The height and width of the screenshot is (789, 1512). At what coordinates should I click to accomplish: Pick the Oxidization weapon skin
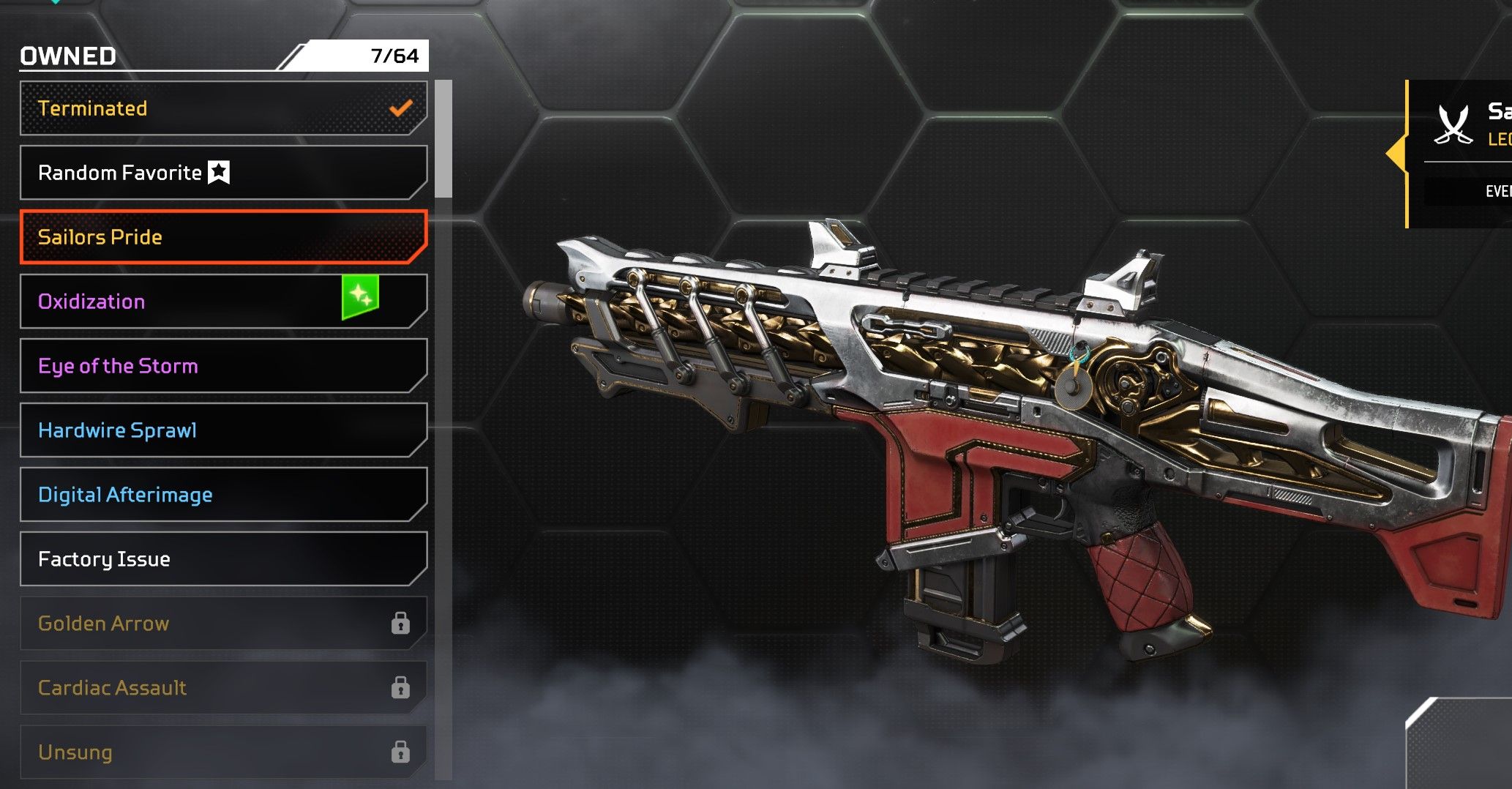[223, 302]
